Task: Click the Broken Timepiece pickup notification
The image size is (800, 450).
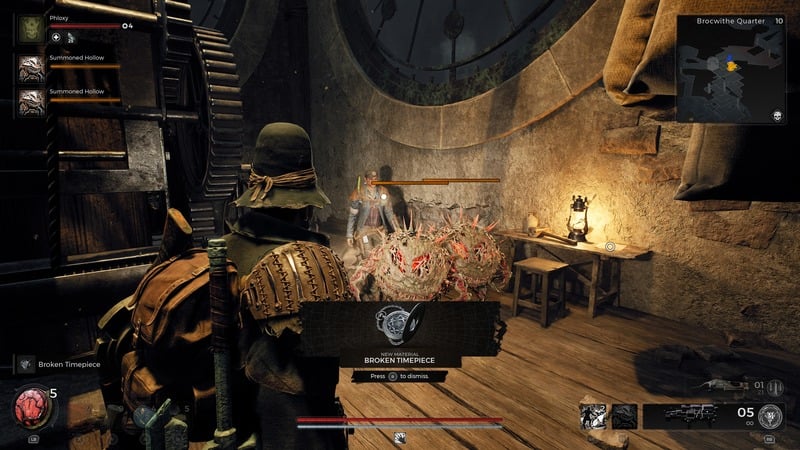Action: (60, 365)
